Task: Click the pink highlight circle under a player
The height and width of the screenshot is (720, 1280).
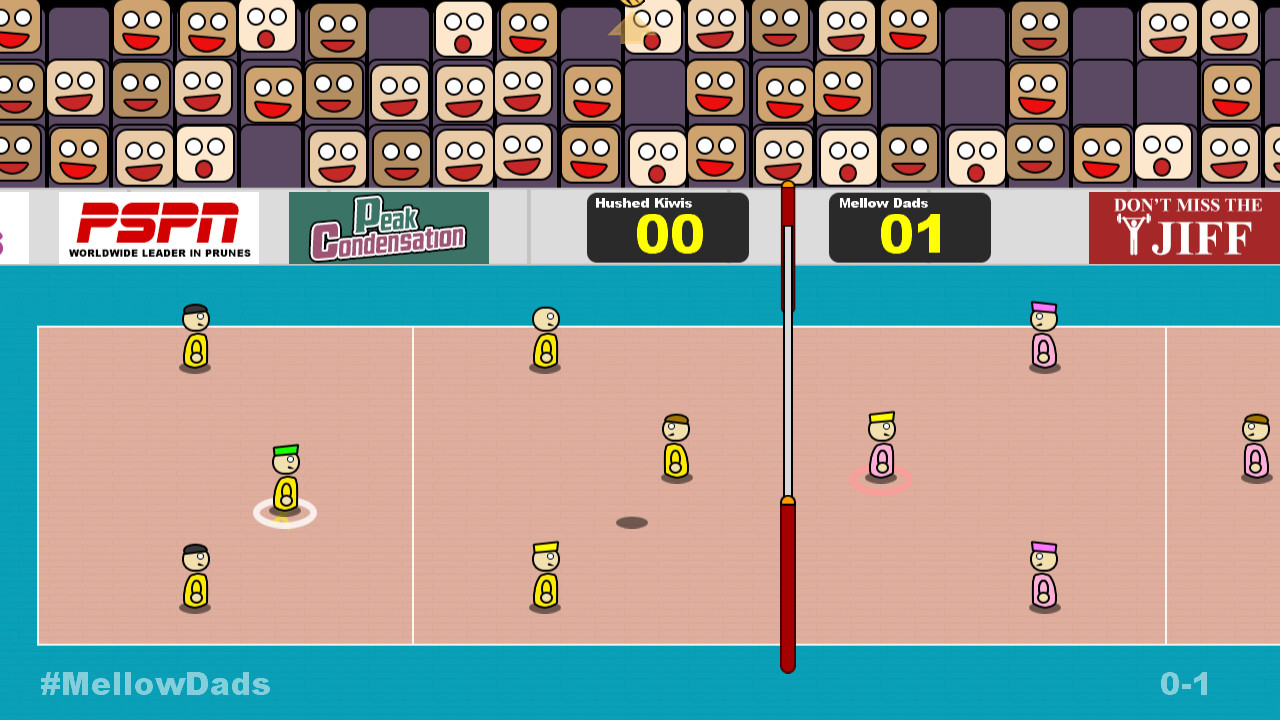Action: click(881, 480)
